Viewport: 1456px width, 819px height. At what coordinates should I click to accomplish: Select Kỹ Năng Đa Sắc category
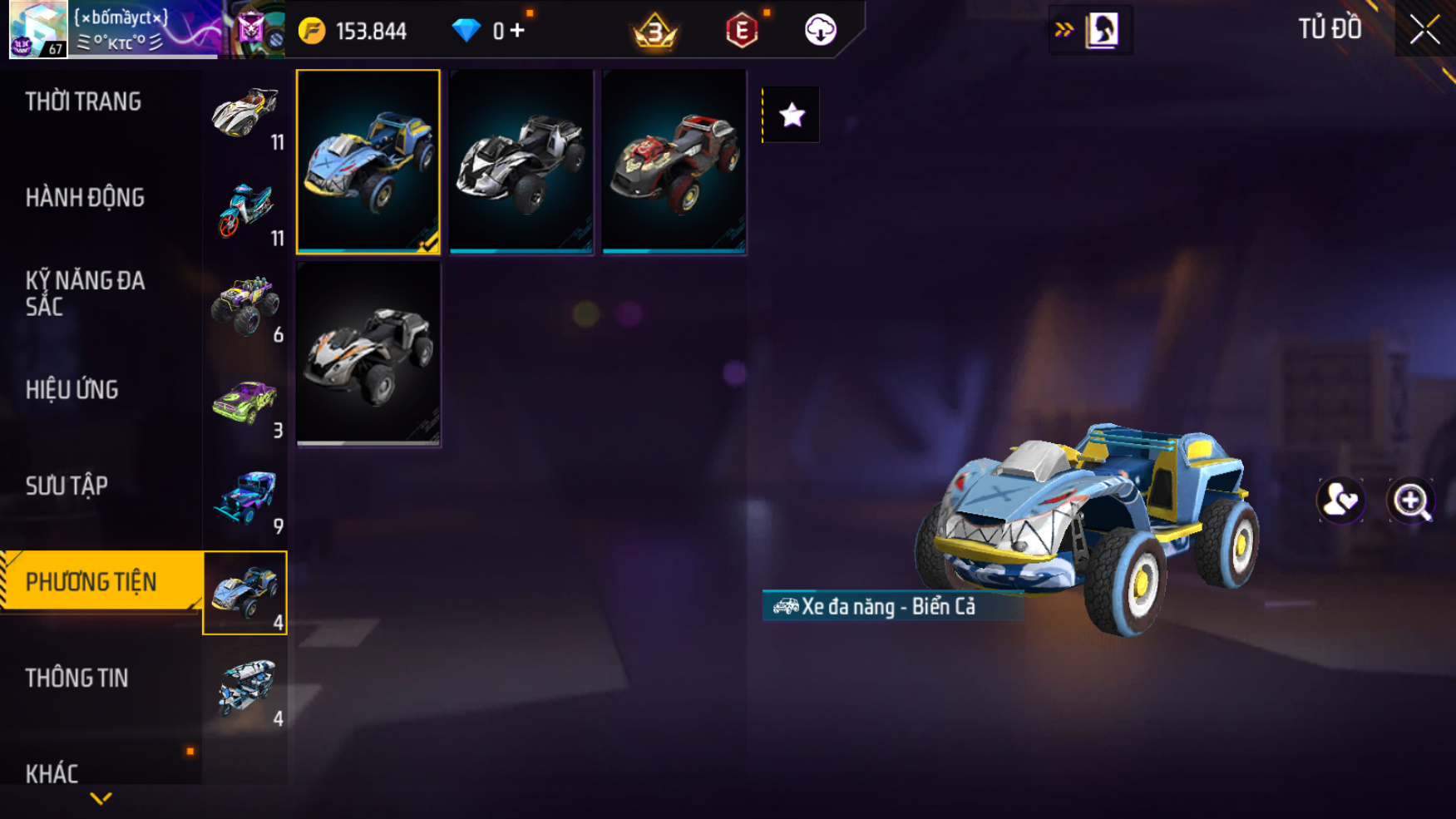coord(85,294)
